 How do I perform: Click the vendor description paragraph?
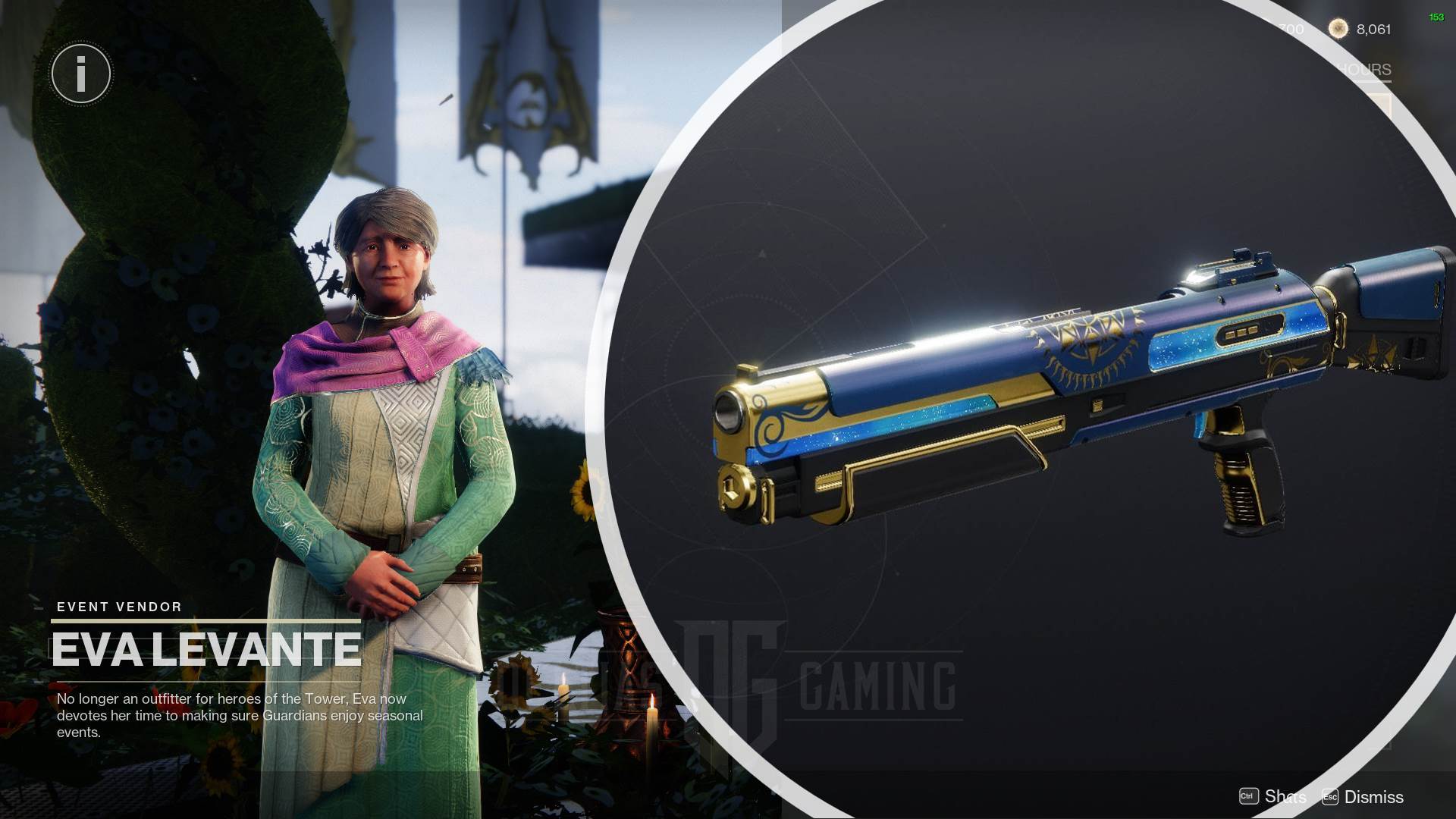pos(238,714)
